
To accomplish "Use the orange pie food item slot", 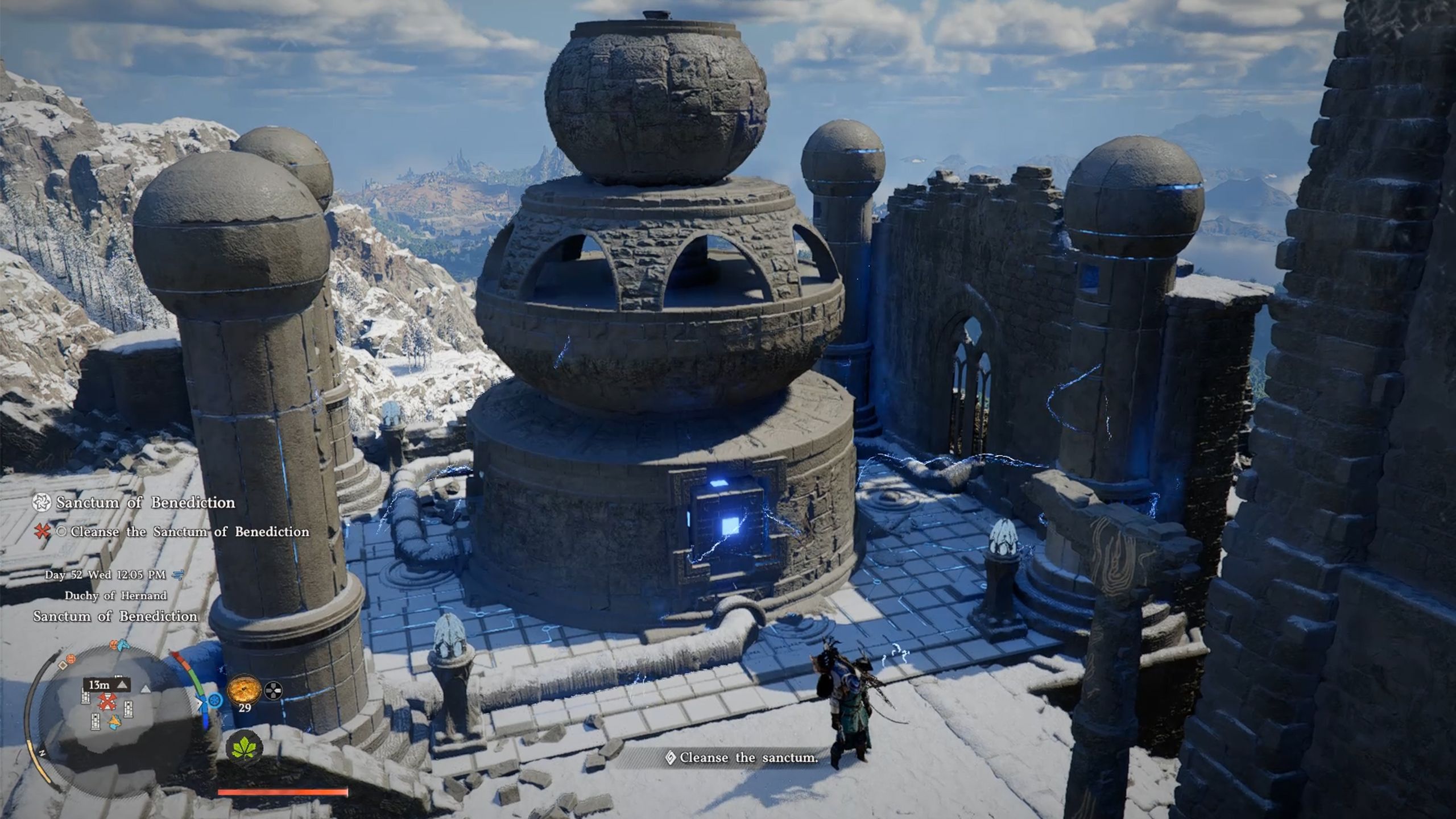I will point(244,690).
